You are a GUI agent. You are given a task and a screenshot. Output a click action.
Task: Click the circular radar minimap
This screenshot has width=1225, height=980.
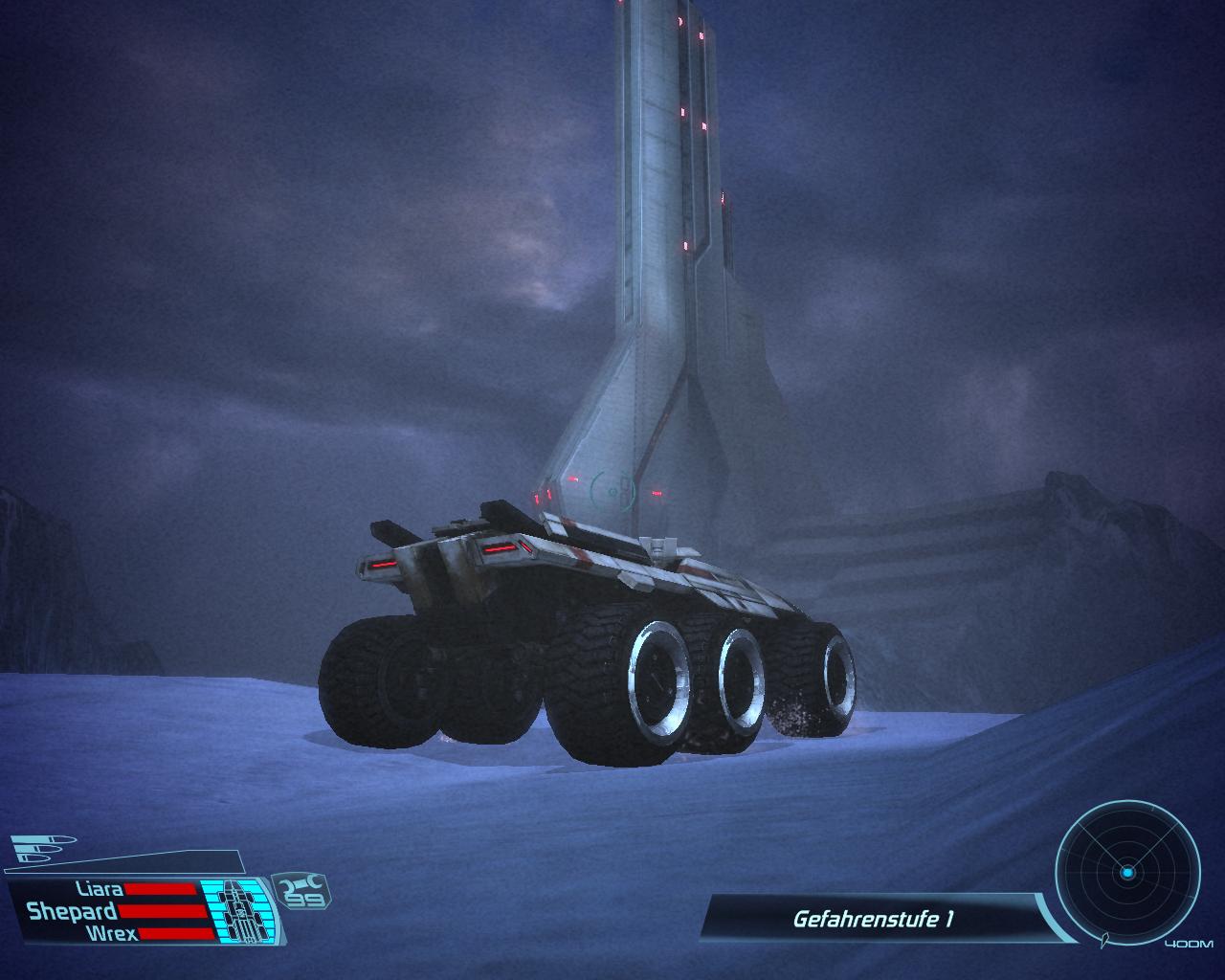(x=1127, y=873)
